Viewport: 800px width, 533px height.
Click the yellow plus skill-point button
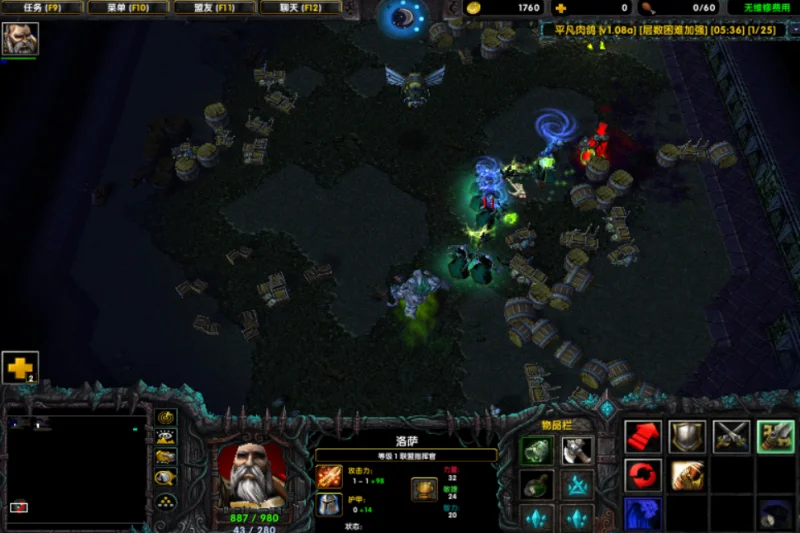[x=20, y=367]
